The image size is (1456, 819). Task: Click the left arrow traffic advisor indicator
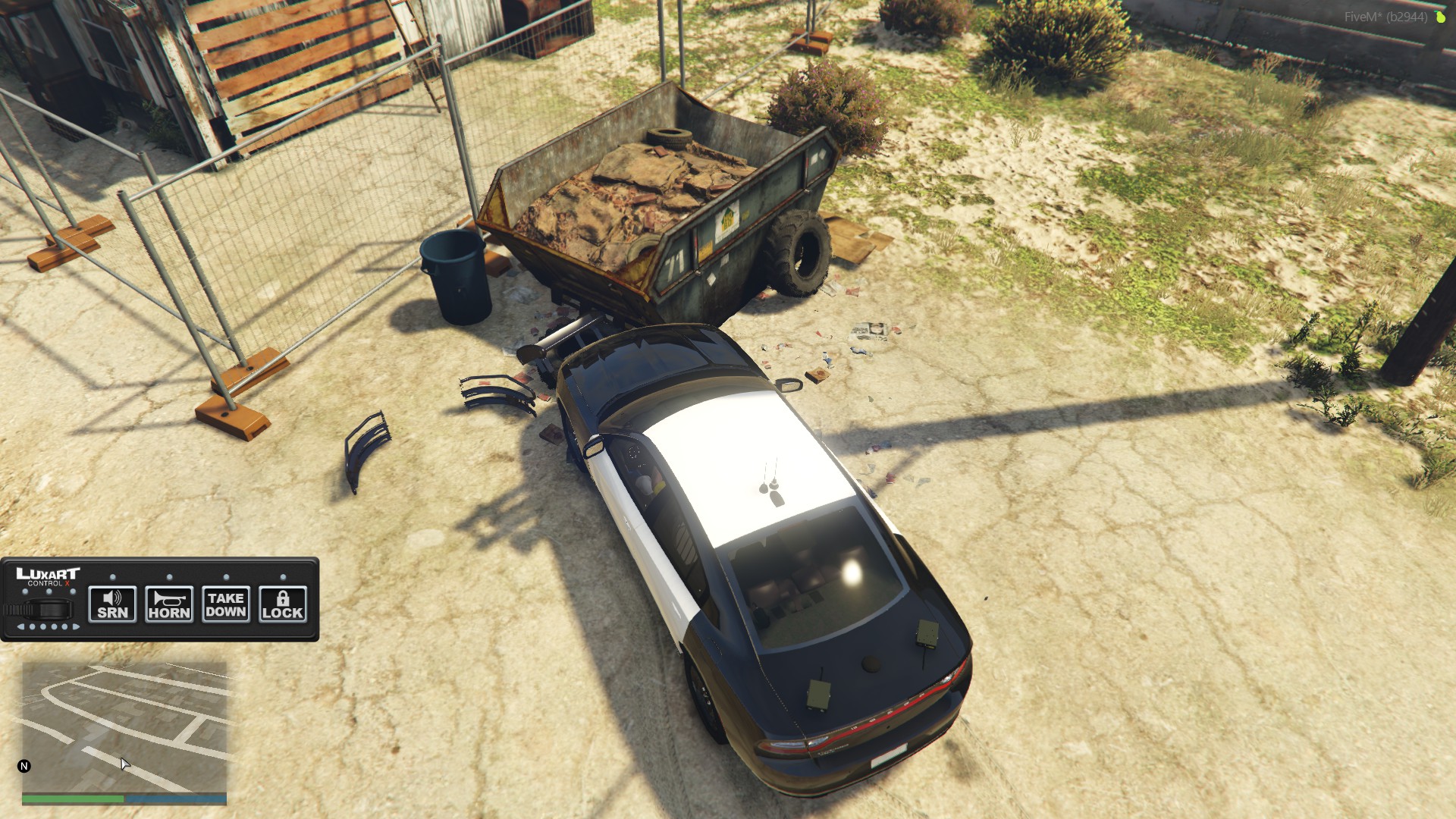[x=20, y=627]
